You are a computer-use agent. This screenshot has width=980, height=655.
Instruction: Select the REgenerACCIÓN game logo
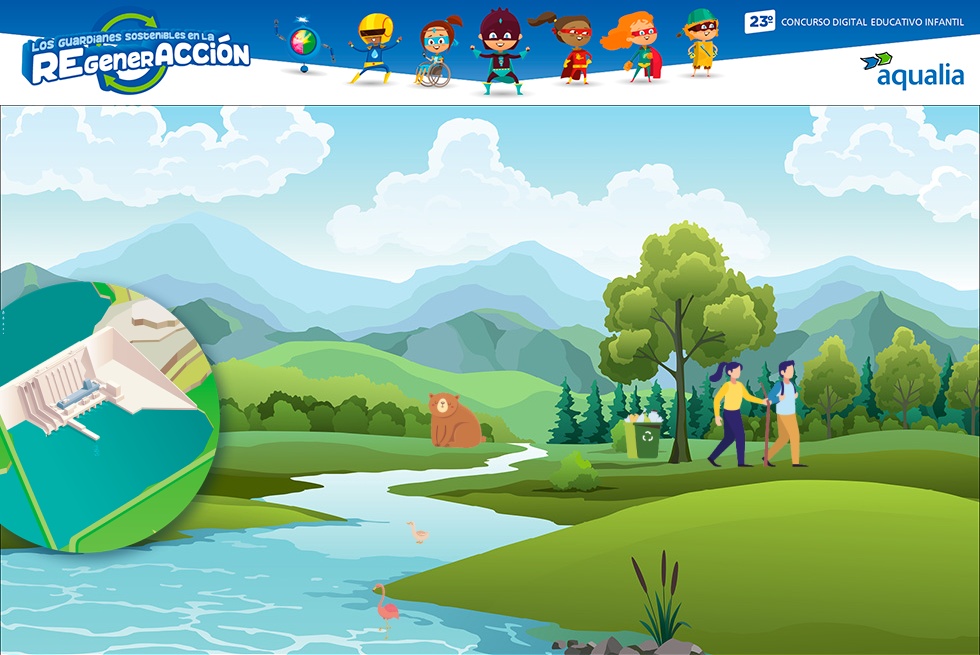click(x=137, y=55)
